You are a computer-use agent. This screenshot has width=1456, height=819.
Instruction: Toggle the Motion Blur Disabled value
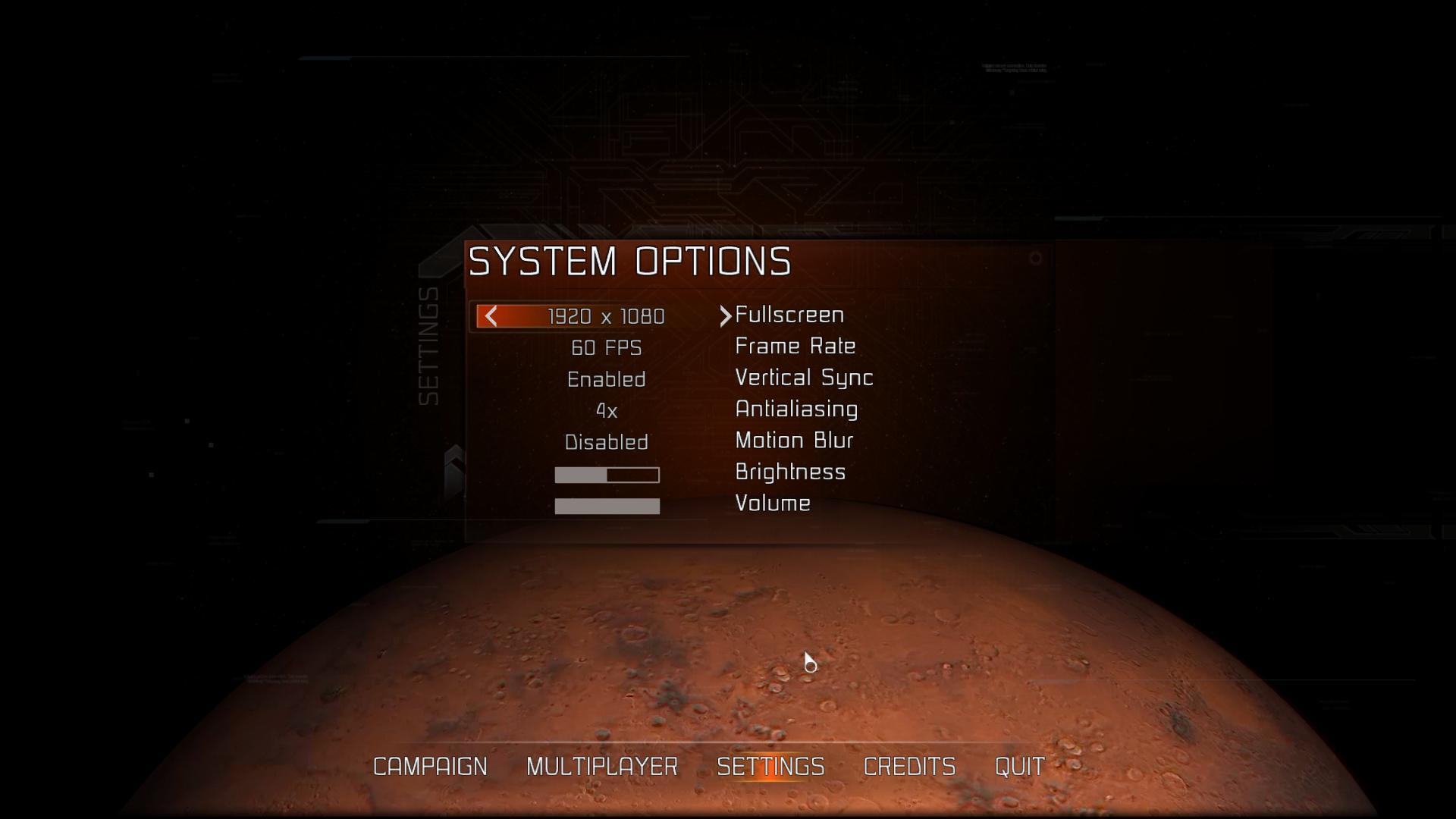[x=607, y=442]
